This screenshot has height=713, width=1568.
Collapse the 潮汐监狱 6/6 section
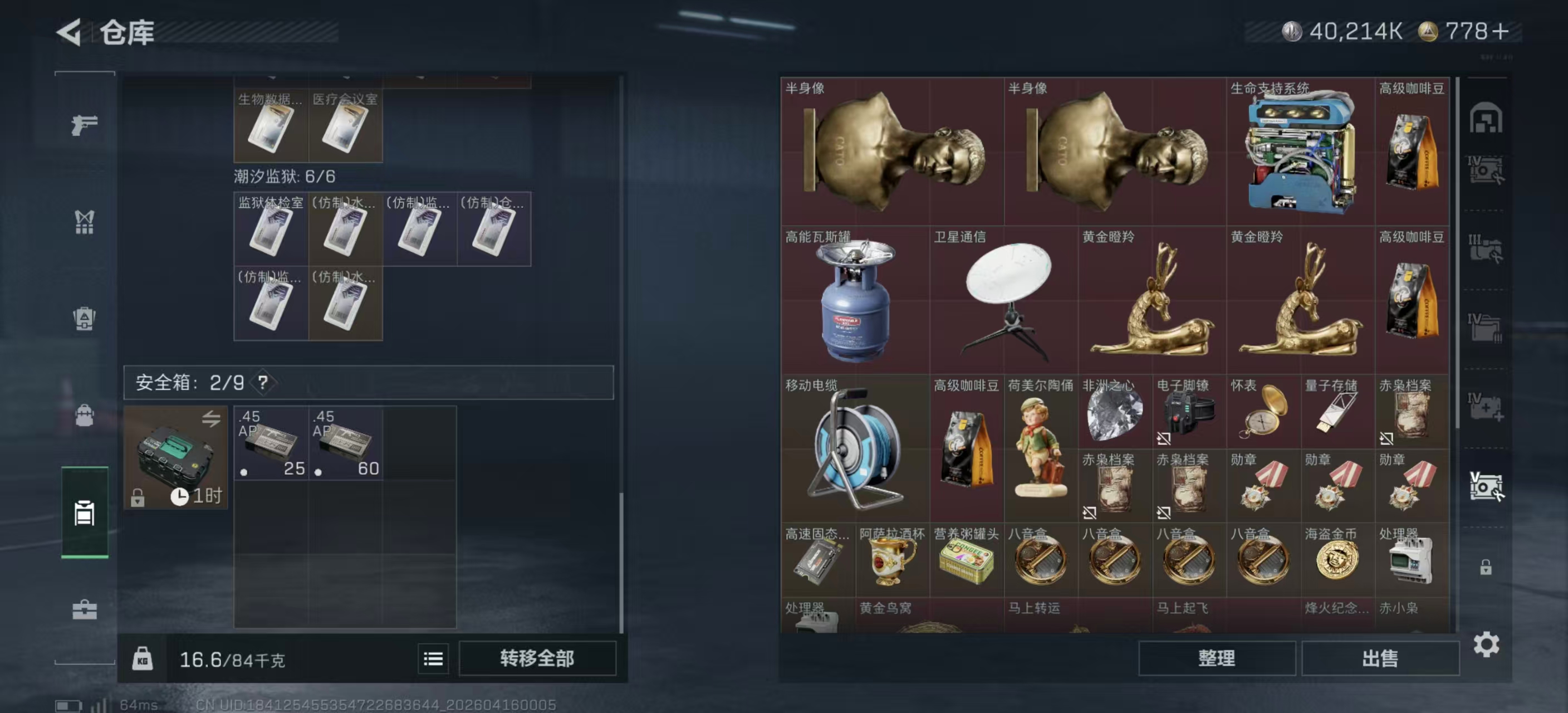[286, 177]
